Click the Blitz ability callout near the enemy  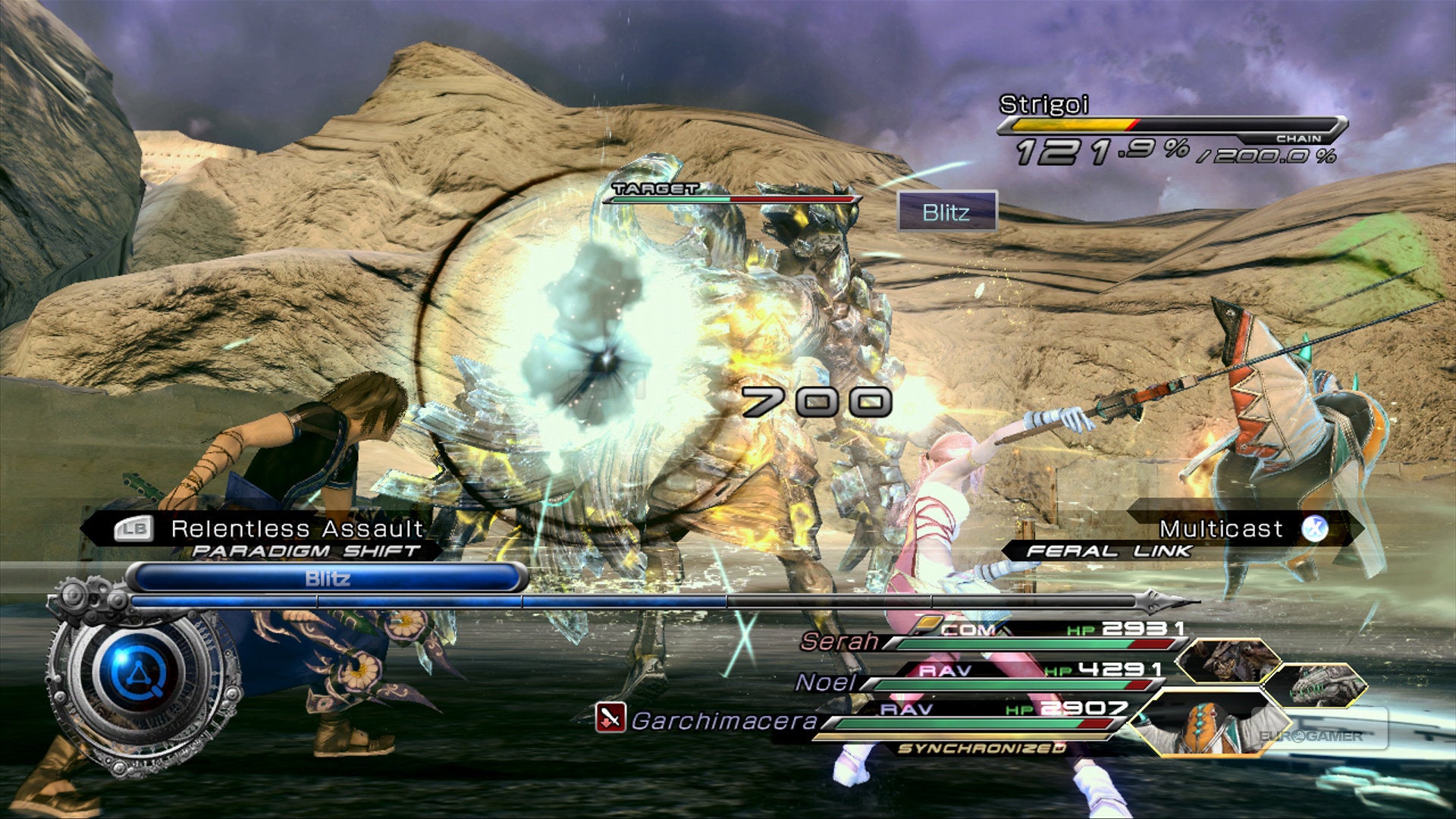(946, 212)
